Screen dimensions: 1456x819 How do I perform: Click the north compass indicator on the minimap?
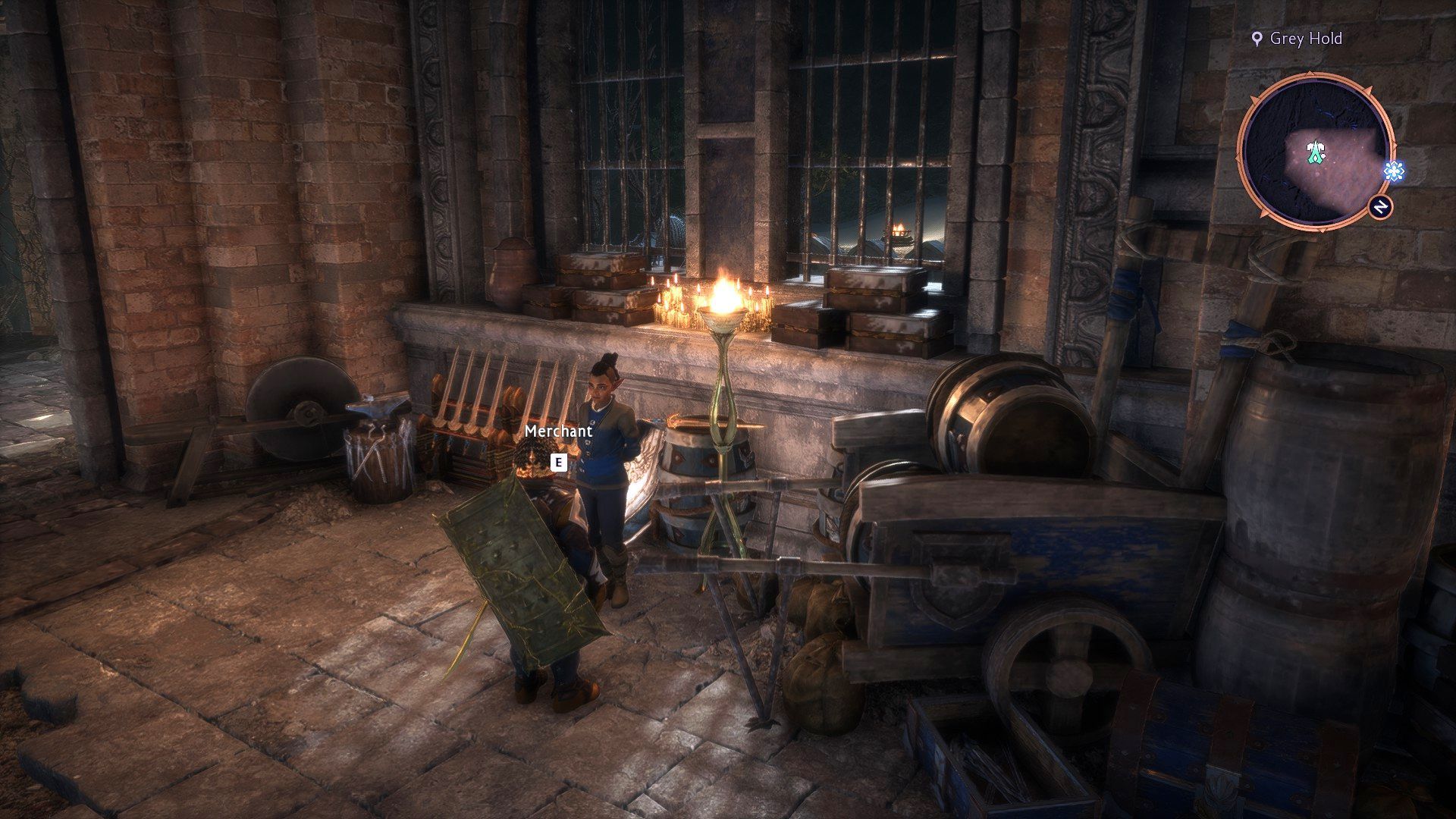1381,207
